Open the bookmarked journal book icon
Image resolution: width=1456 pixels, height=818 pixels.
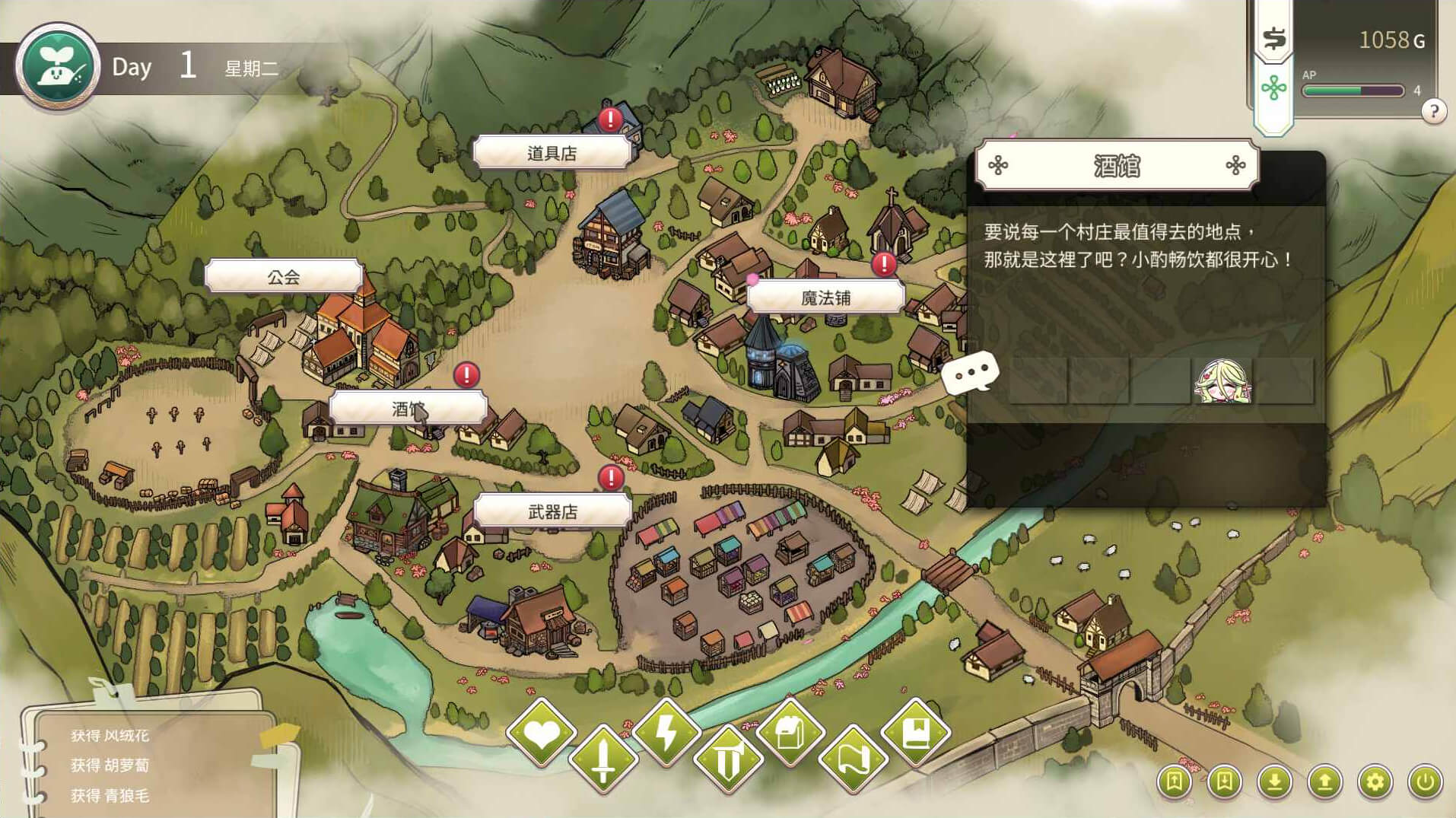(x=916, y=734)
